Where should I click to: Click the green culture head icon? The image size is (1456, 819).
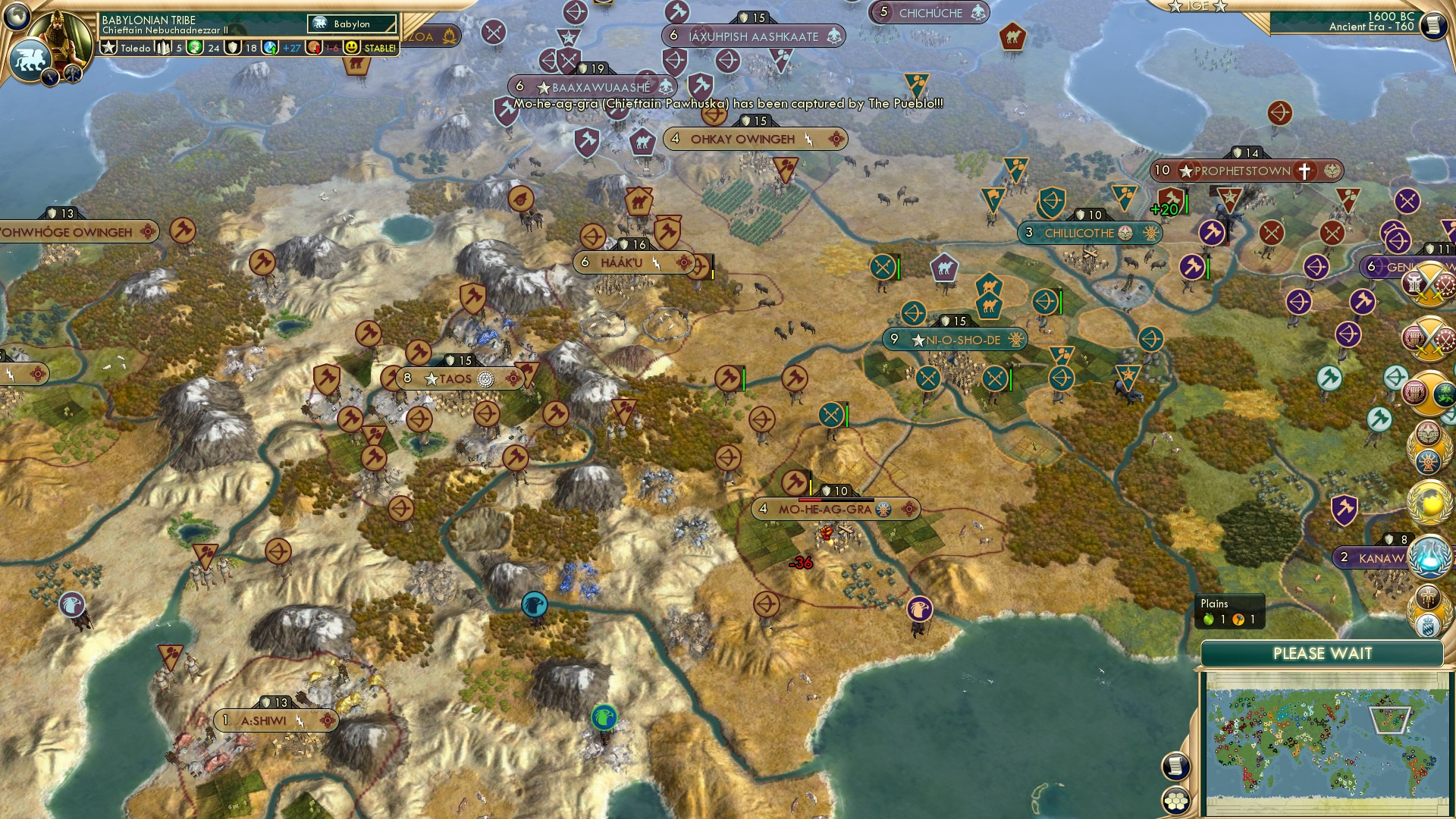pyautogui.click(x=196, y=48)
